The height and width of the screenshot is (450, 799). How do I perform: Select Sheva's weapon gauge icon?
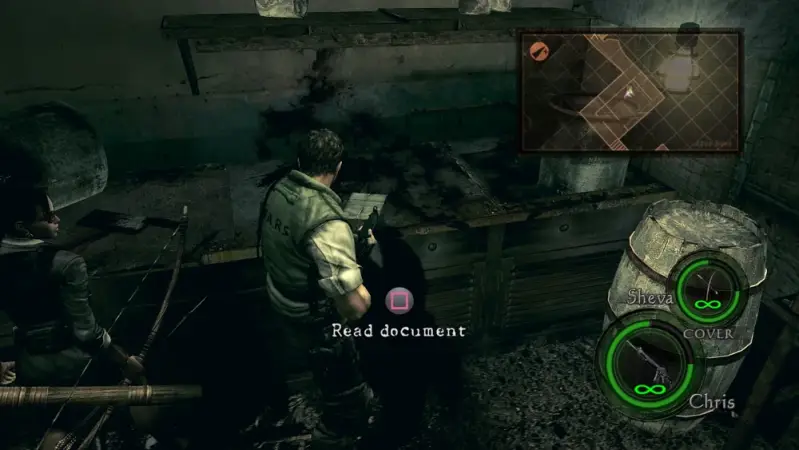tap(712, 287)
